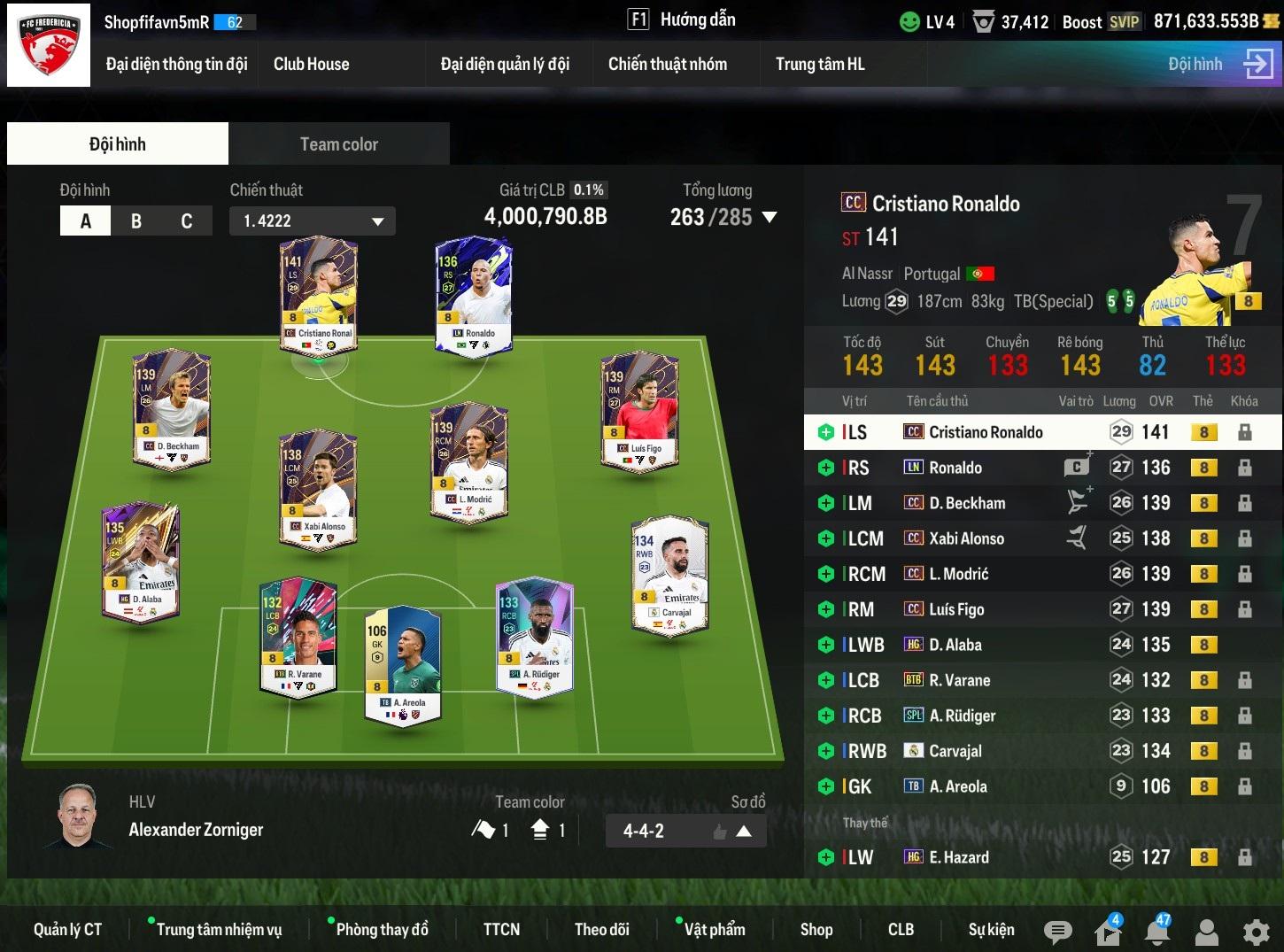Select the A. Areola goalkeeper card
Viewport: 1284px width, 952px height.
403,664
